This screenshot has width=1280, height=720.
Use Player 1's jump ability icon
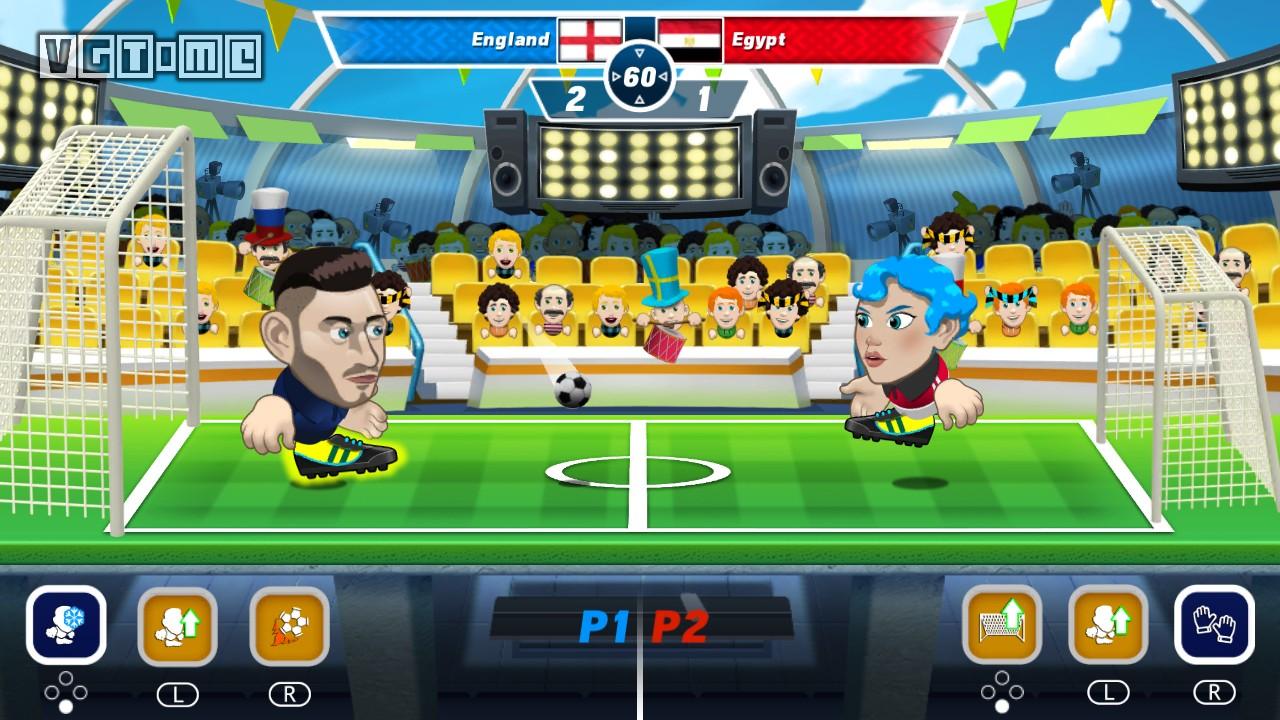[x=177, y=626]
